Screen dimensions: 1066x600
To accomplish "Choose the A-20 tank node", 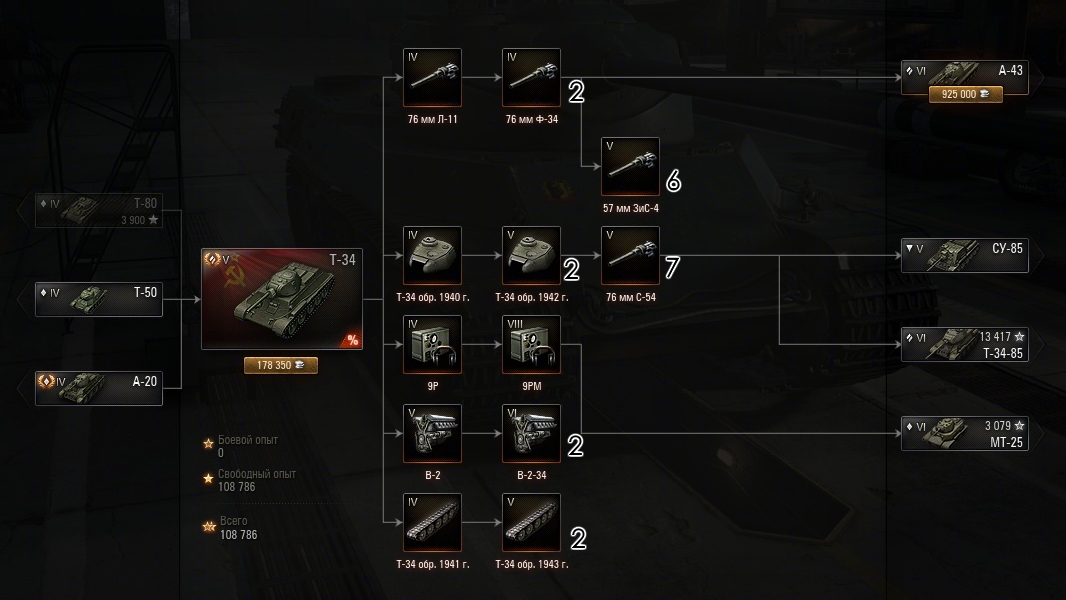I will pos(98,388).
